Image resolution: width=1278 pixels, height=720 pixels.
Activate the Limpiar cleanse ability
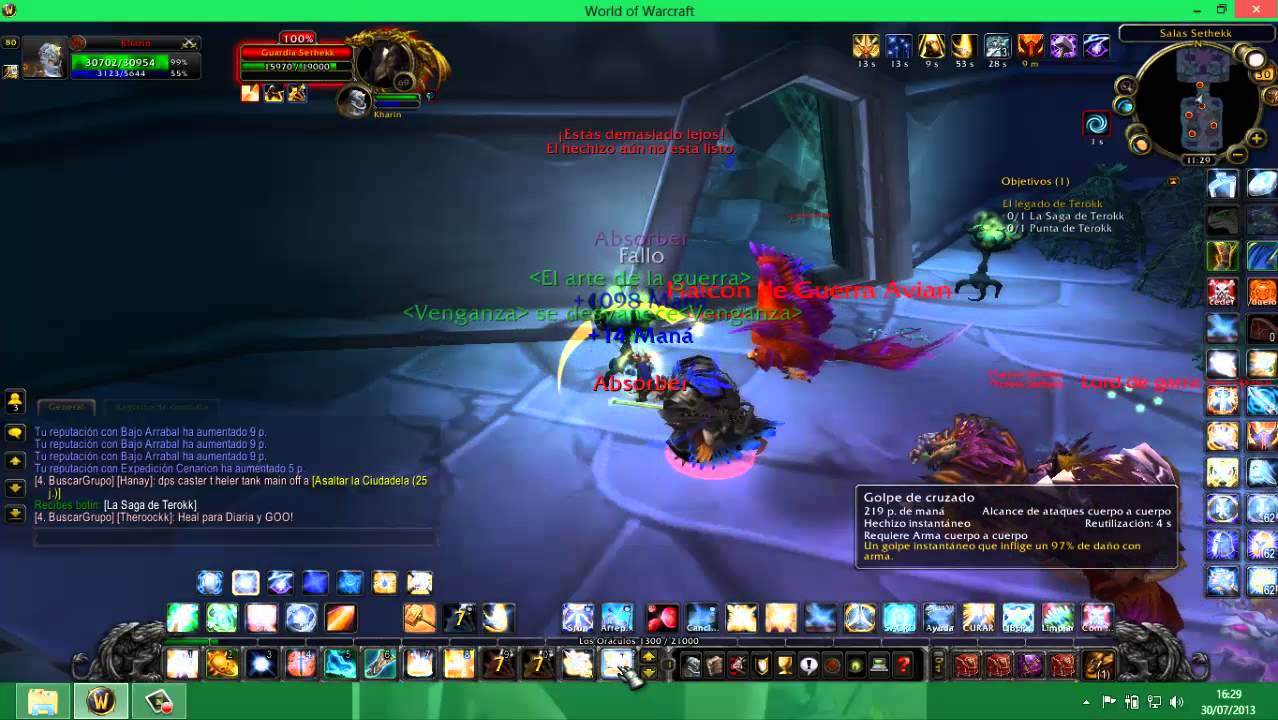pyautogui.click(x=1057, y=618)
